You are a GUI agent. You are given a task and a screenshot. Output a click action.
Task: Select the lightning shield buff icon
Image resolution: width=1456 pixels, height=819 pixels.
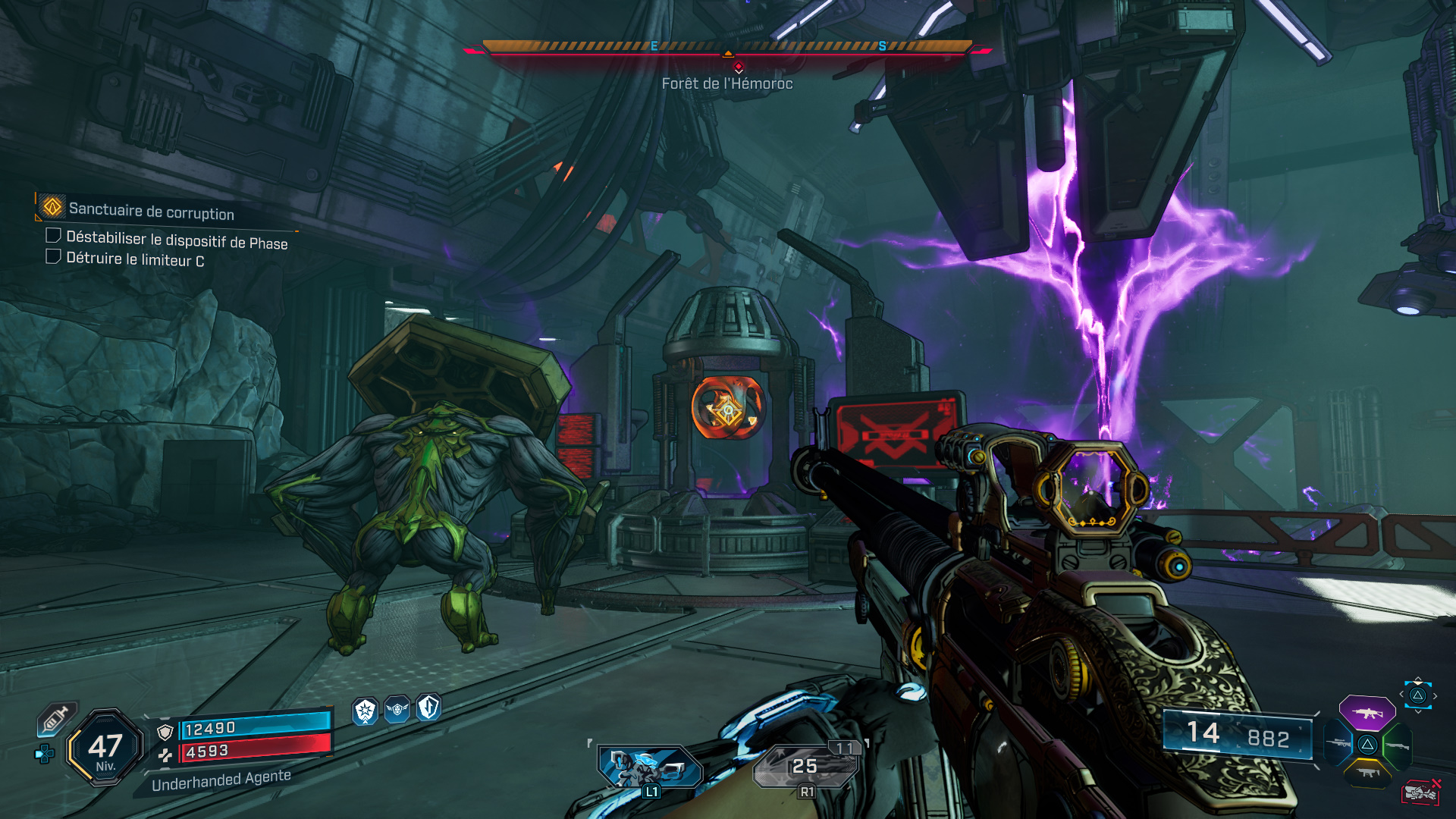tap(428, 708)
